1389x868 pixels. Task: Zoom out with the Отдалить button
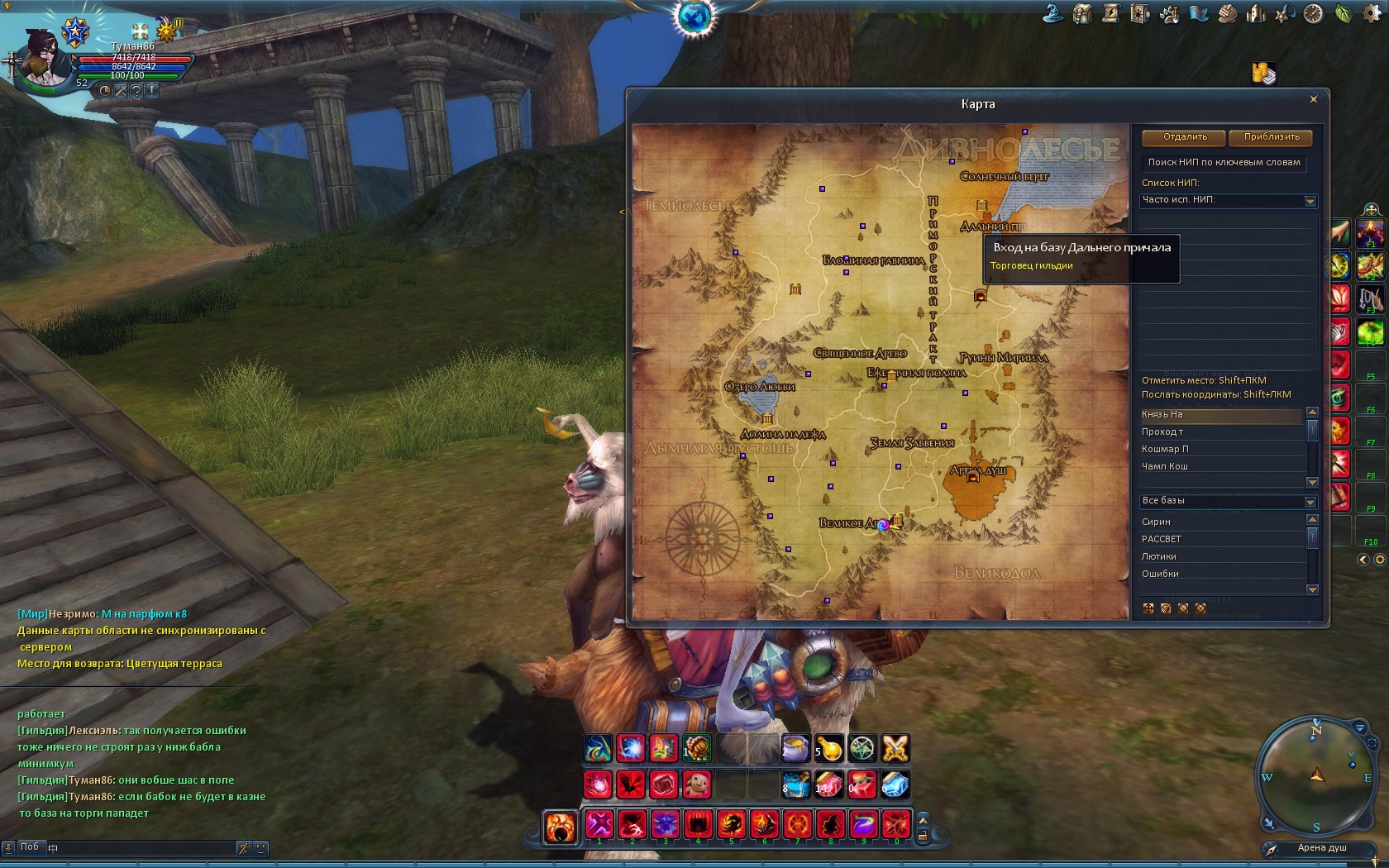[x=1185, y=137]
